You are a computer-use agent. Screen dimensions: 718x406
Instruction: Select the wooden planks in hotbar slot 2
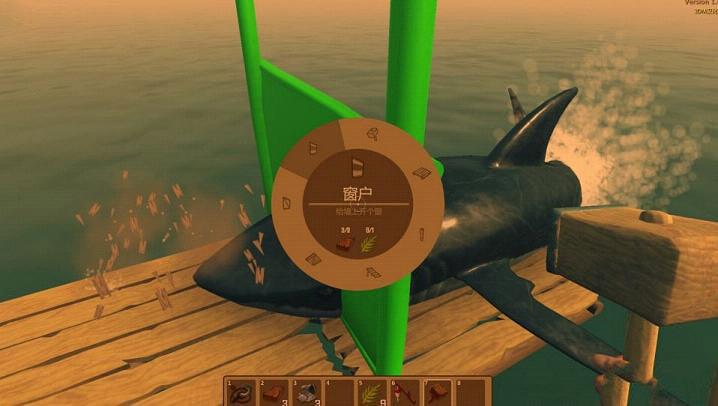tap(273, 392)
